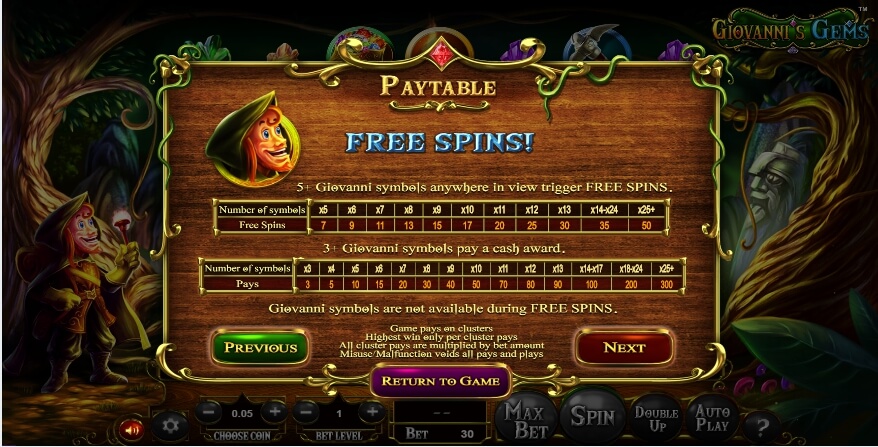Decrease the coin value with minus
This screenshot has width=878, height=447.
coord(208,411)
